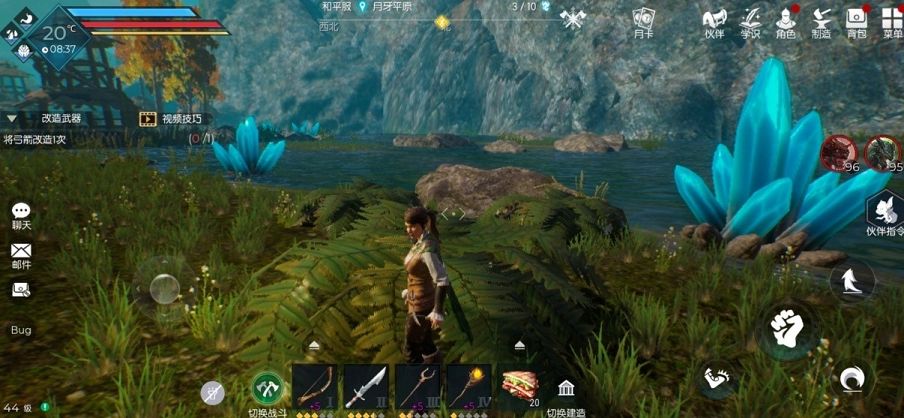This screenshot has height=418, width=904.
Task: Open the 菜单 main menu
Action: (892, 21)
